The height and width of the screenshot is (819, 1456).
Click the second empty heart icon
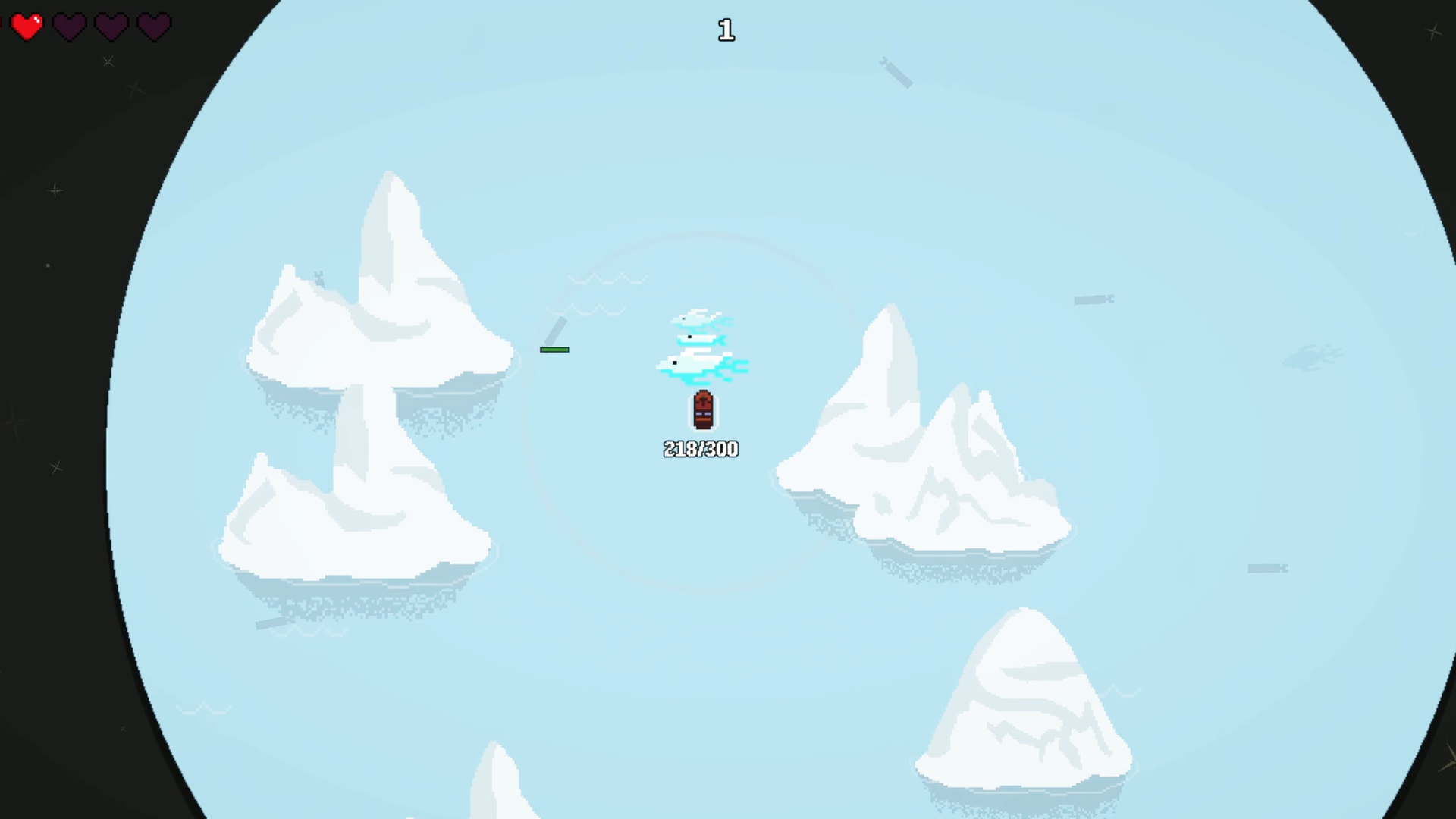[69, 25]
